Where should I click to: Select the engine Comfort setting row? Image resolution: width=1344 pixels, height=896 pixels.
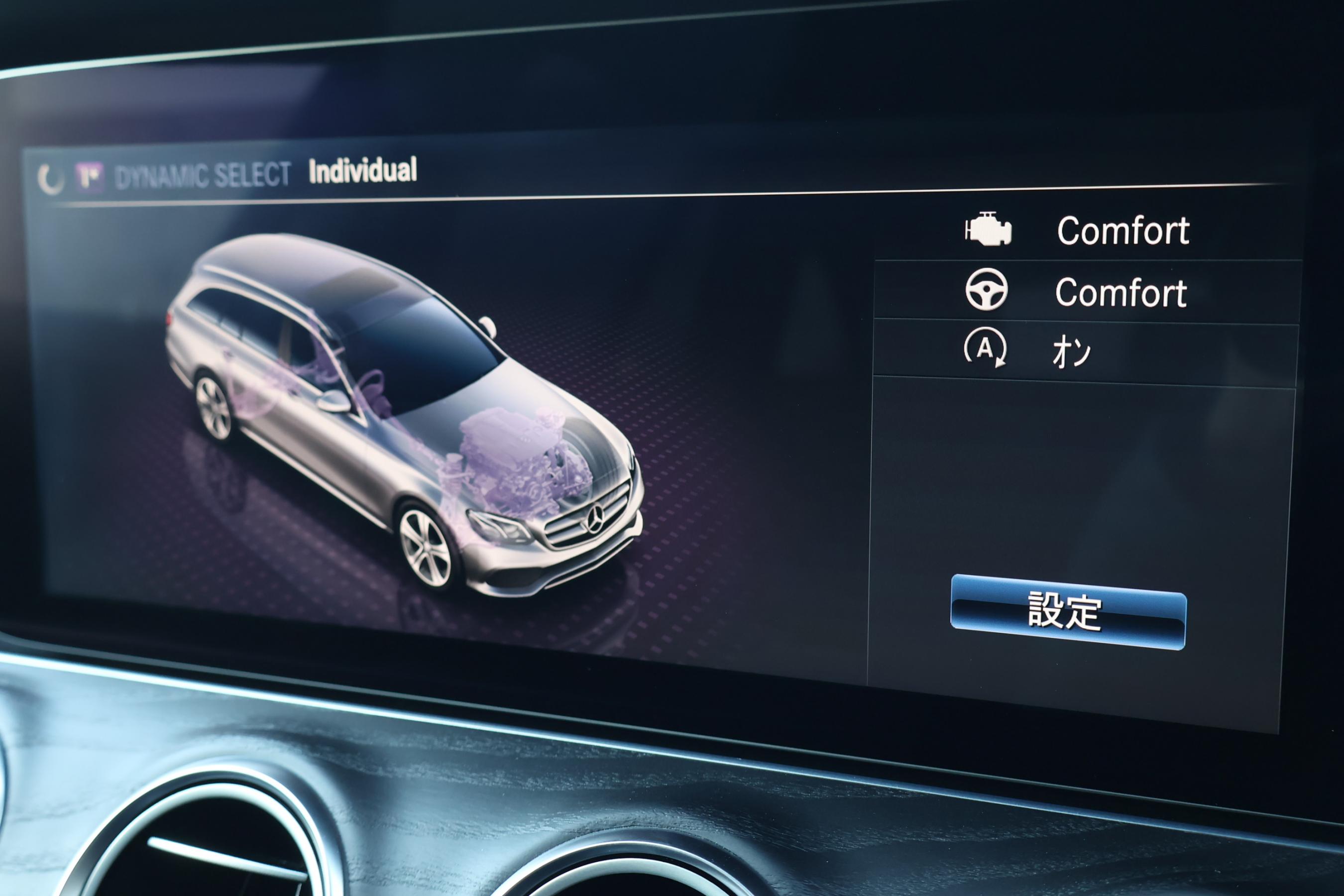[1086, 231]
